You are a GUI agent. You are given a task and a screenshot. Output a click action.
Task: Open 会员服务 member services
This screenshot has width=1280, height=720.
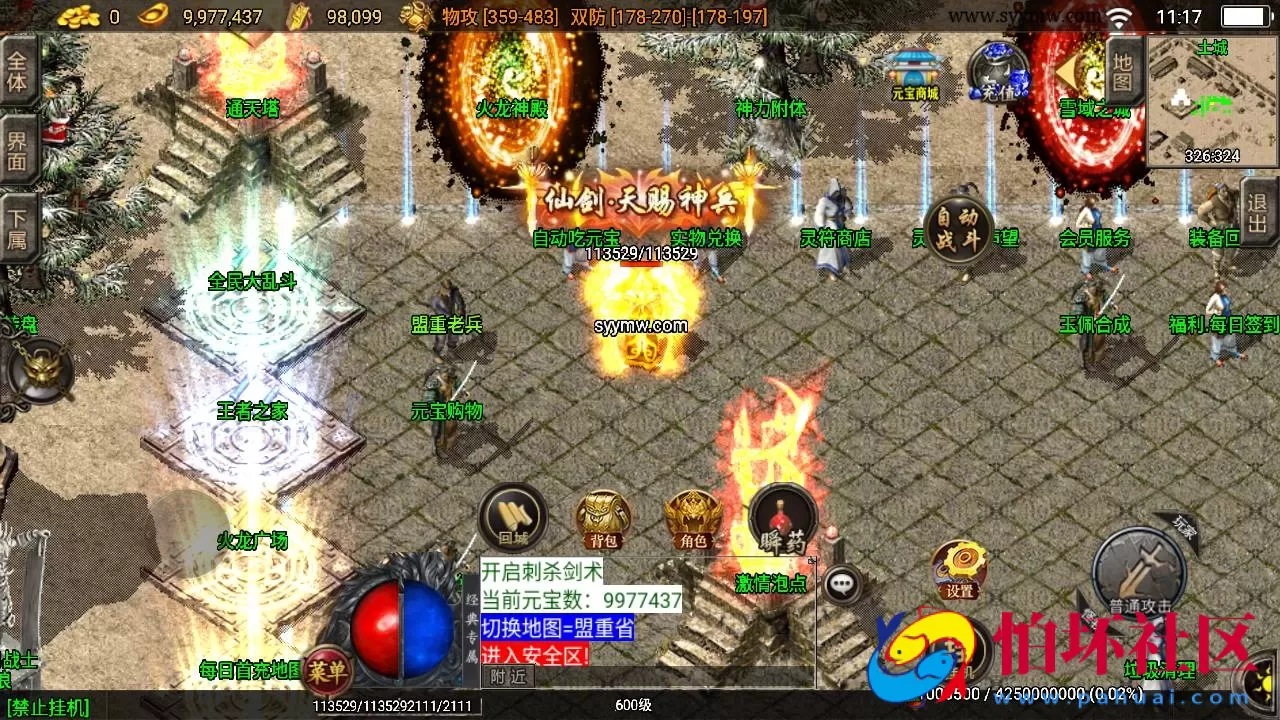(x=1095, y=239)
